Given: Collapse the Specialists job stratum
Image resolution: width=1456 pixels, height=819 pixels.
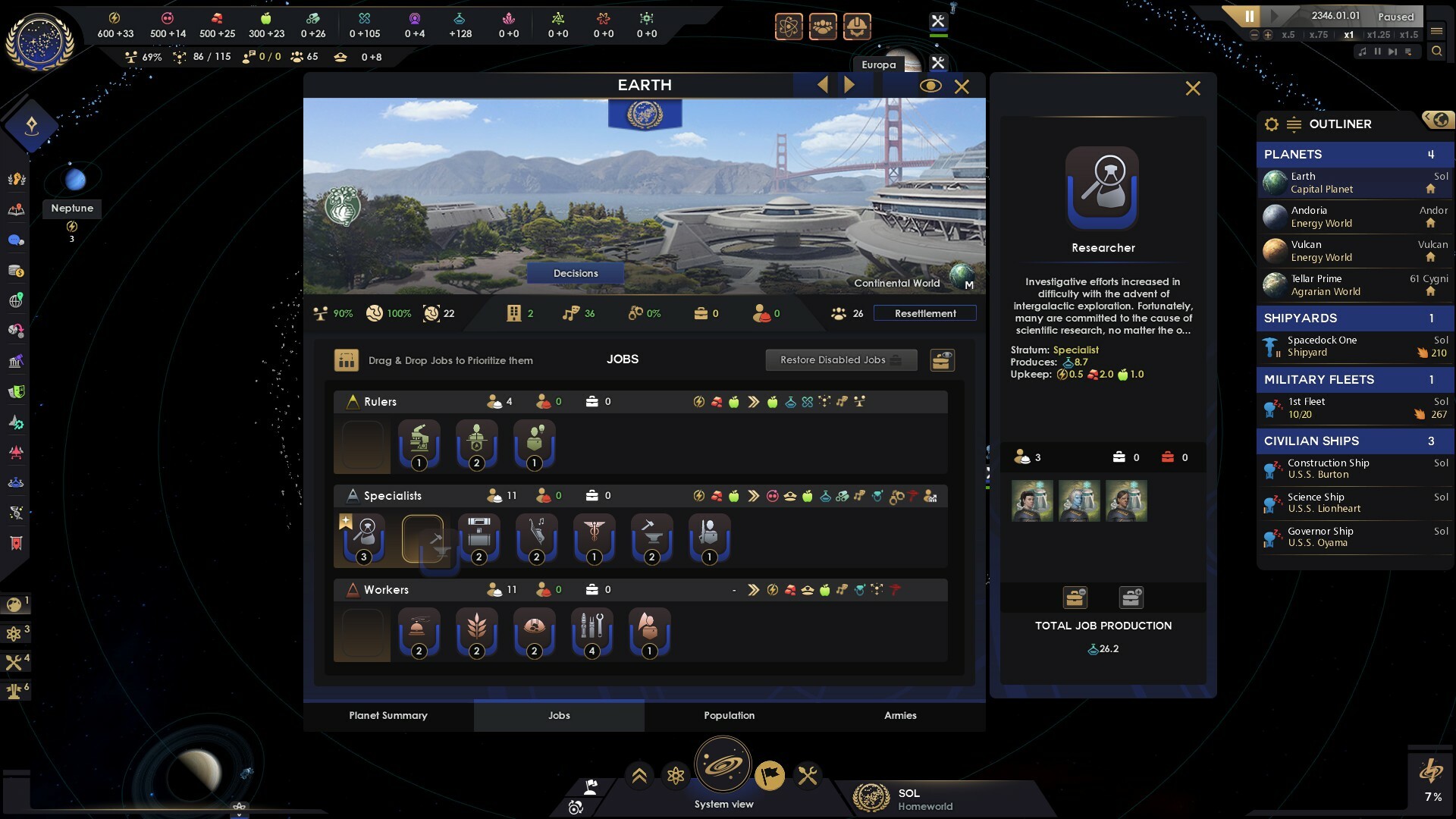Looking at the screenshot, I should [352, 495].
